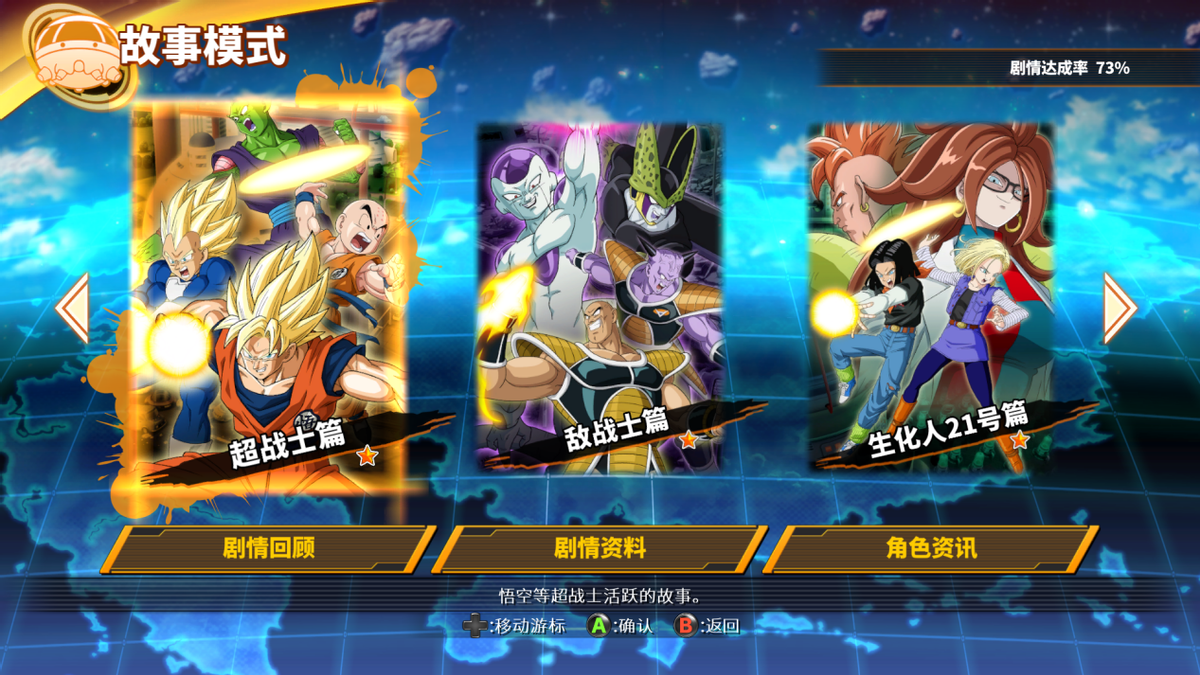The image size is (1200, 675).
Task: Click the left arrow to scroll arcs
Action: click(x=73, y=308)
